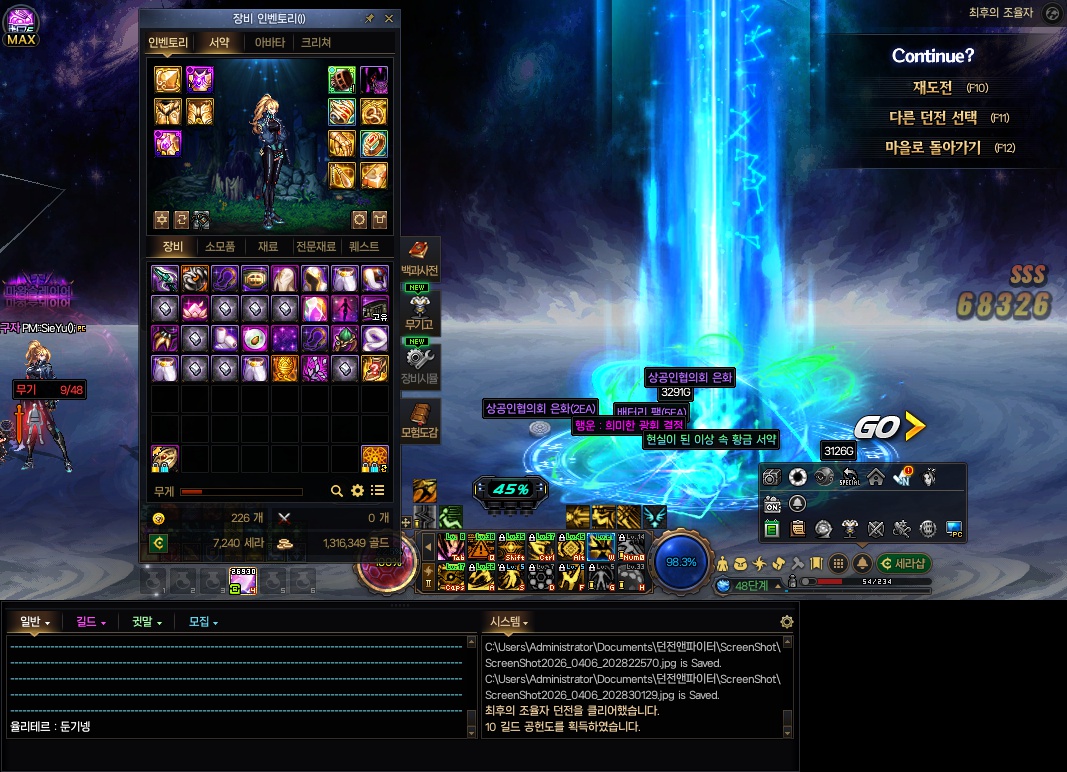Viewport: 1067px width, 772px height.
Task: Toggle the inventory window pin
Action: pos(370,18)
